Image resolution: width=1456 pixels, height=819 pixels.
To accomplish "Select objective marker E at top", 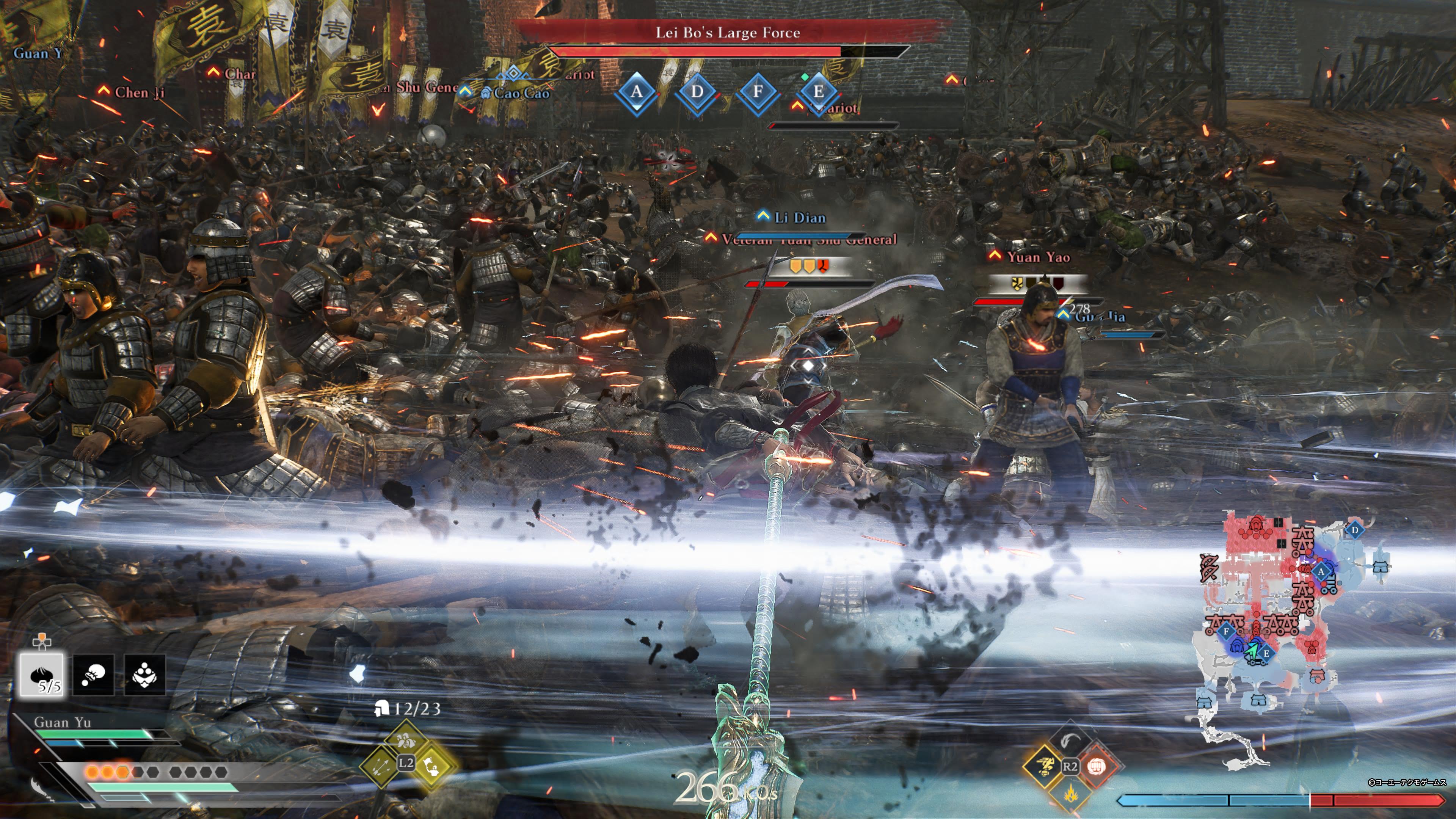I will click(818, 91).
